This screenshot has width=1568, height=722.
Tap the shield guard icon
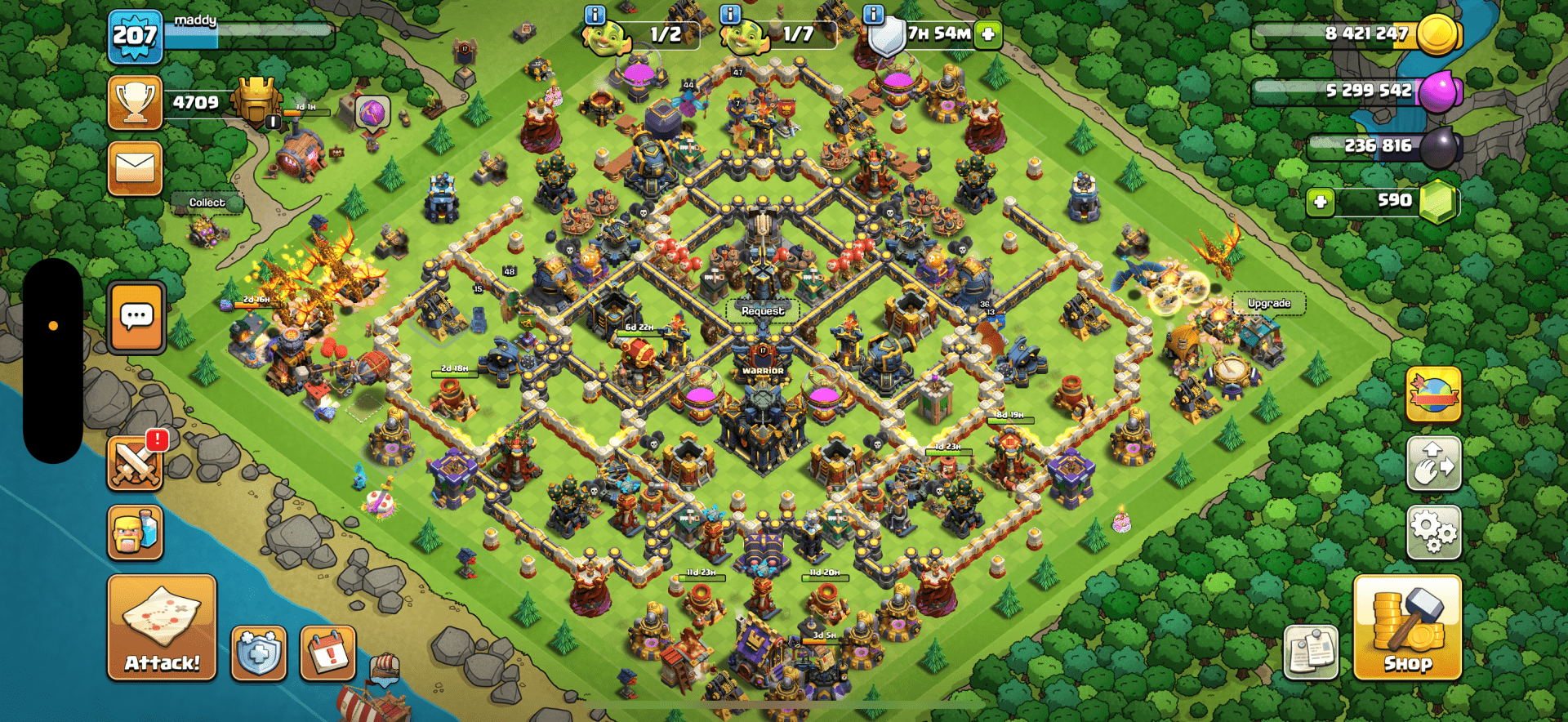pyautogui.click(x=259, y=653)
